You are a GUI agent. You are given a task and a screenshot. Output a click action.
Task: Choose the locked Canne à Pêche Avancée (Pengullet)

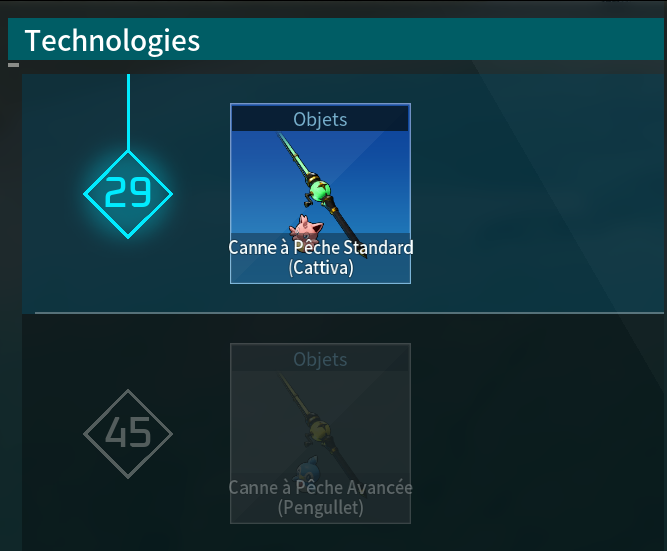tap(320, 433)
